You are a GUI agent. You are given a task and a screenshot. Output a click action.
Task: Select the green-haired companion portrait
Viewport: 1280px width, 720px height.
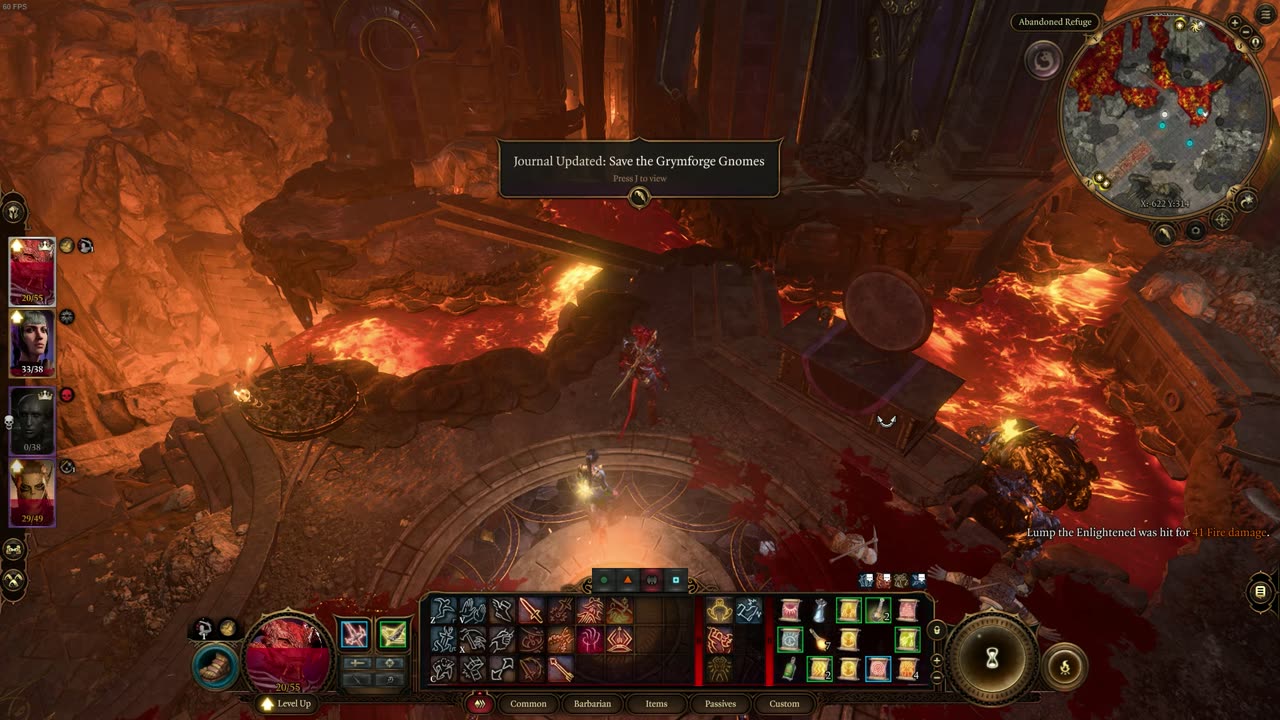click(x=32, y=341)
